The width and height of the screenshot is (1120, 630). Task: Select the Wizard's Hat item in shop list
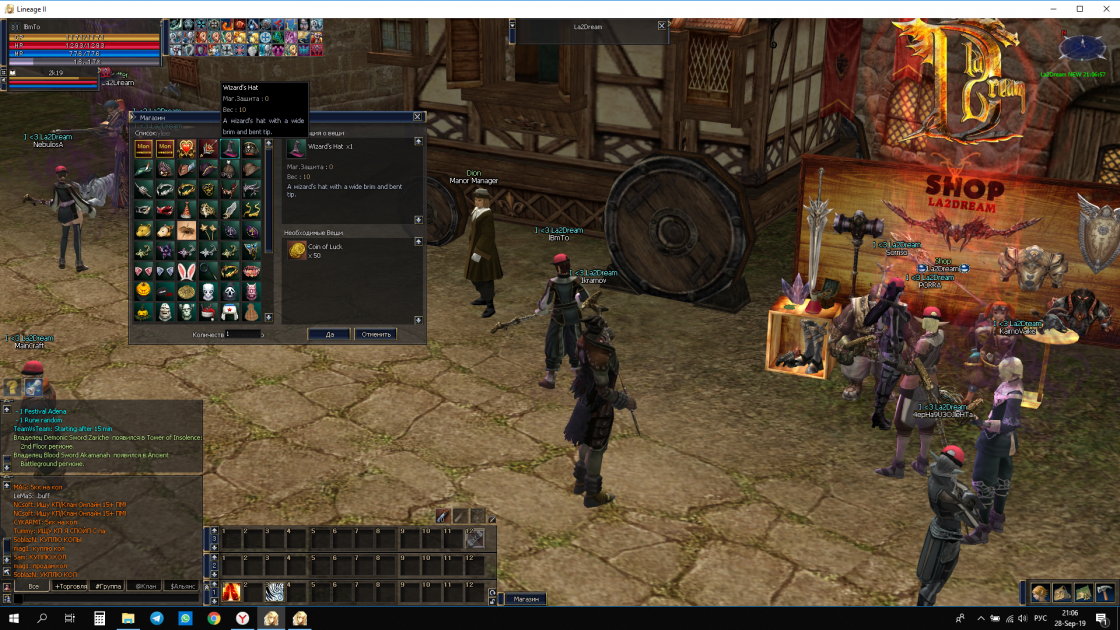[230, 148]
